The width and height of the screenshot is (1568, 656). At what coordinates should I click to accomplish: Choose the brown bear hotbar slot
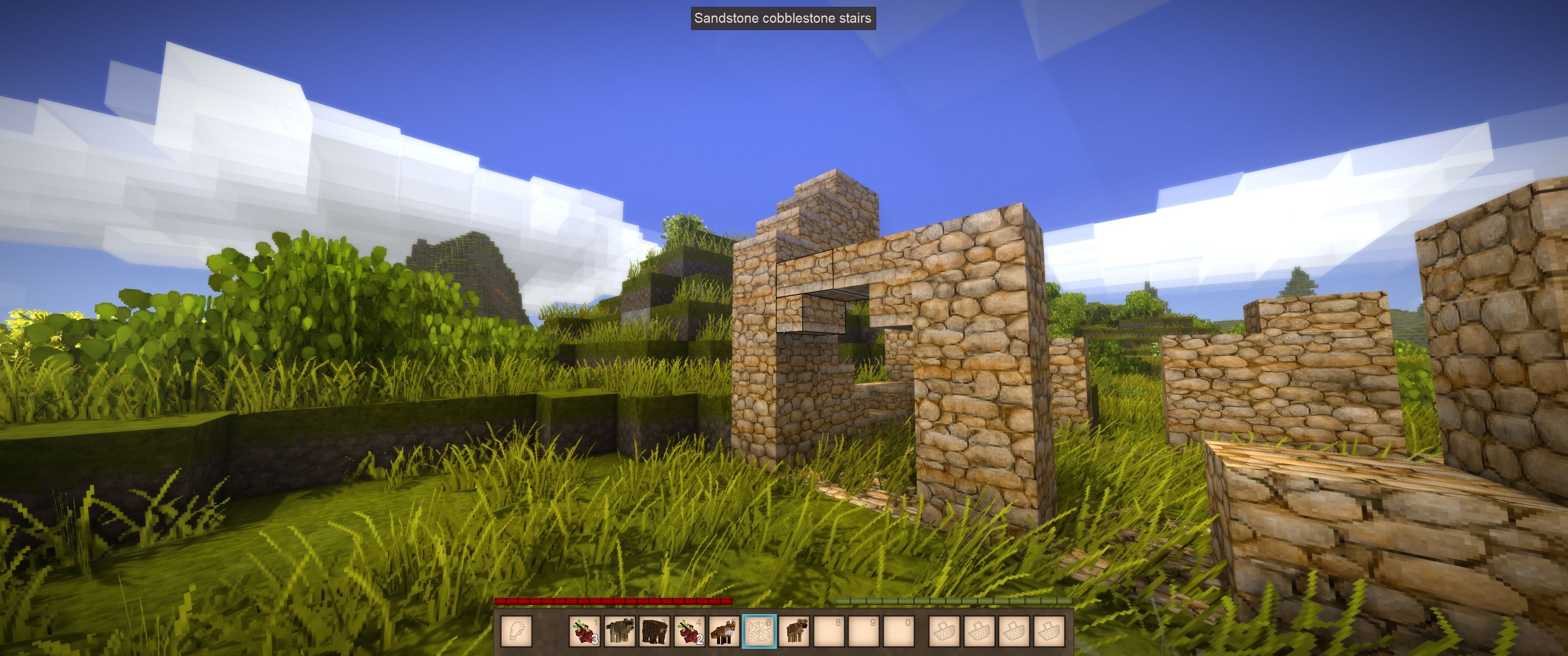(655, 631)
